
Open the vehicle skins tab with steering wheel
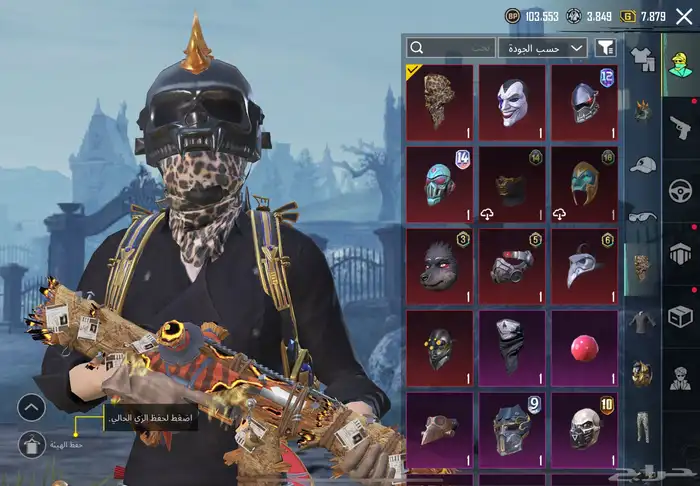click(x=681, y=190)
